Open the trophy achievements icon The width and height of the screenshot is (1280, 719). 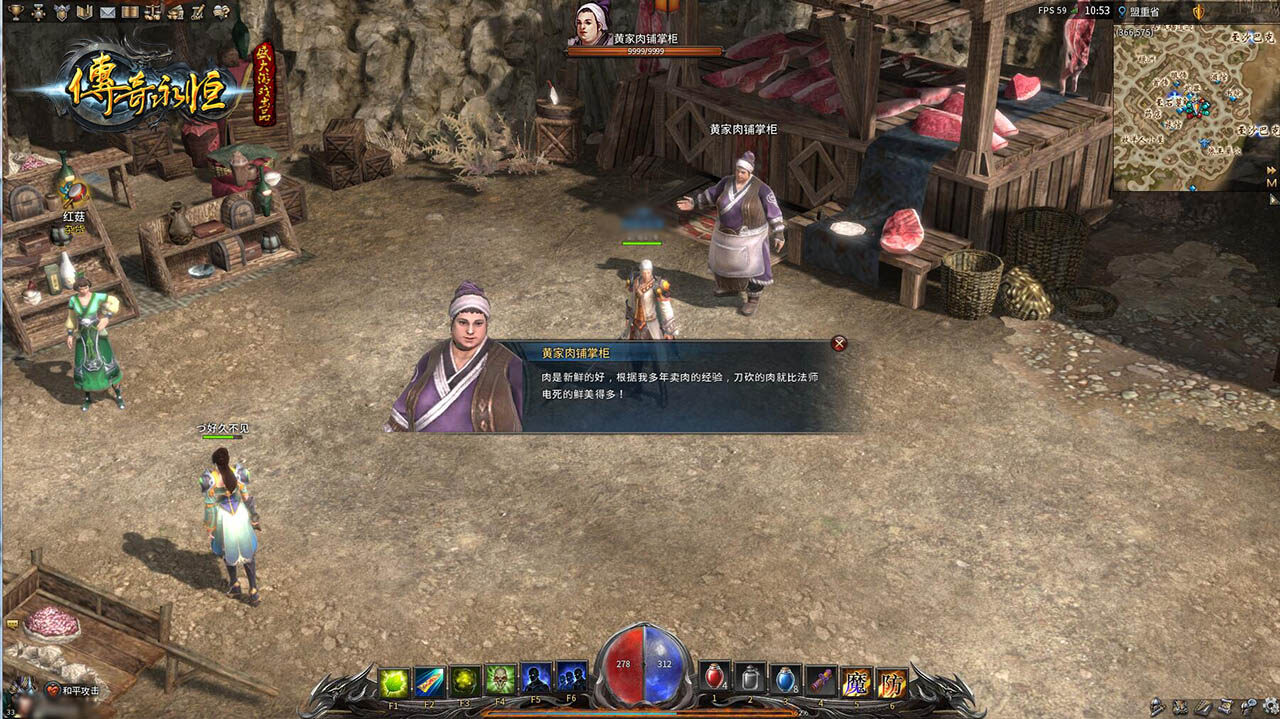[15, 12]
